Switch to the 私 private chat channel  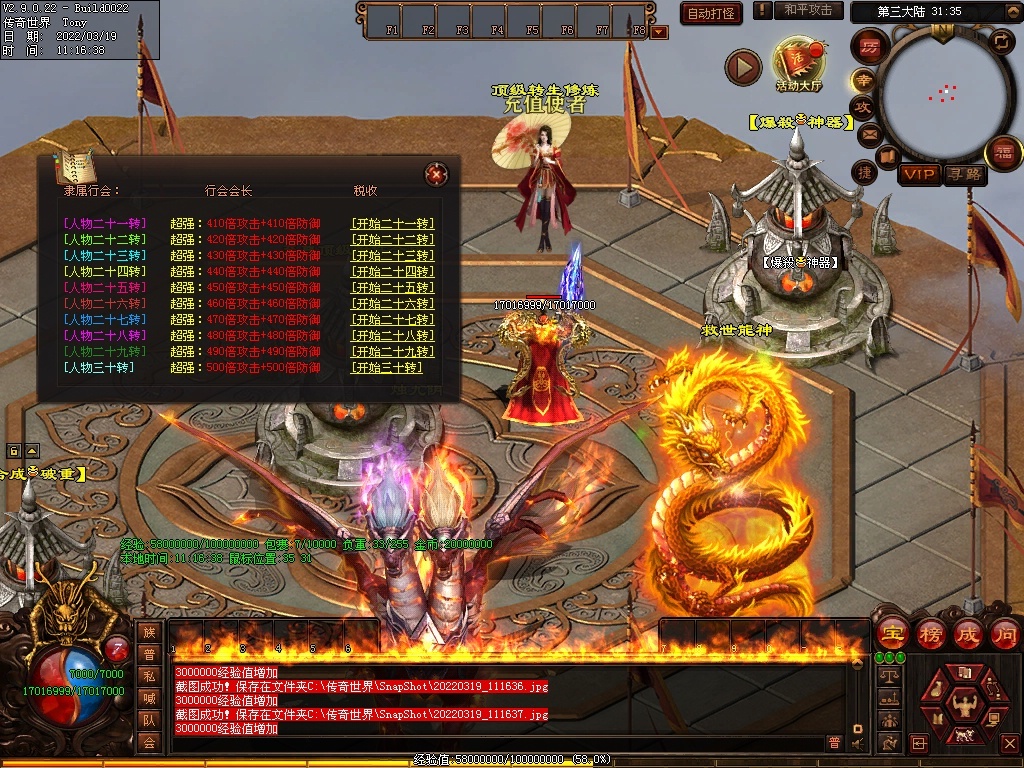[149, 675]
